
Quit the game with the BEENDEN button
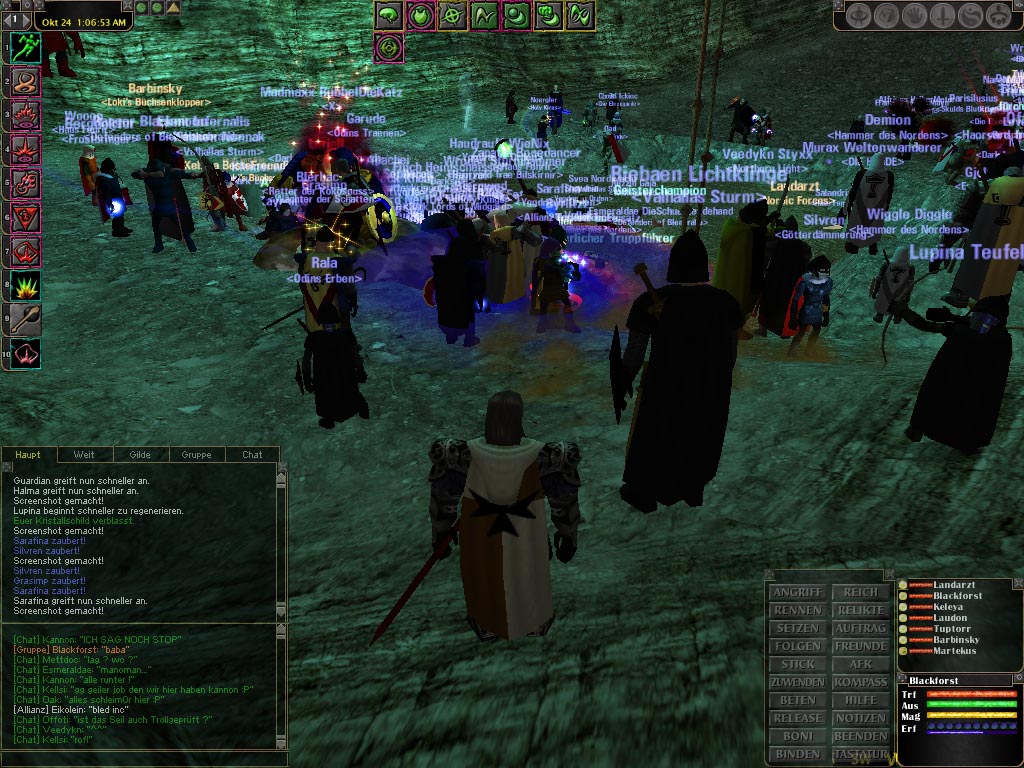pos(860,736)
